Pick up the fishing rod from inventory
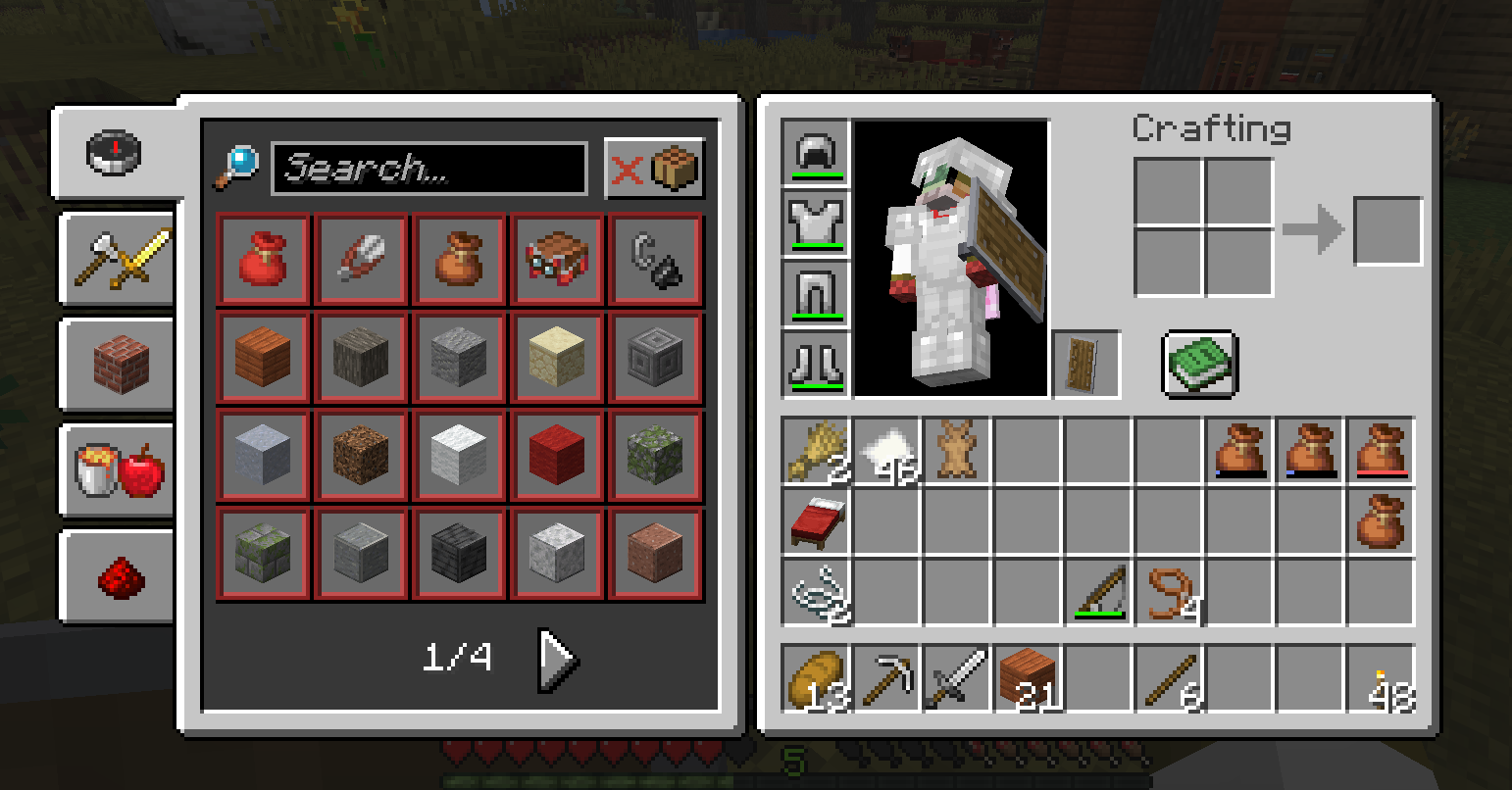This screenshot has width=1512, height=790. click(1098, 592)
